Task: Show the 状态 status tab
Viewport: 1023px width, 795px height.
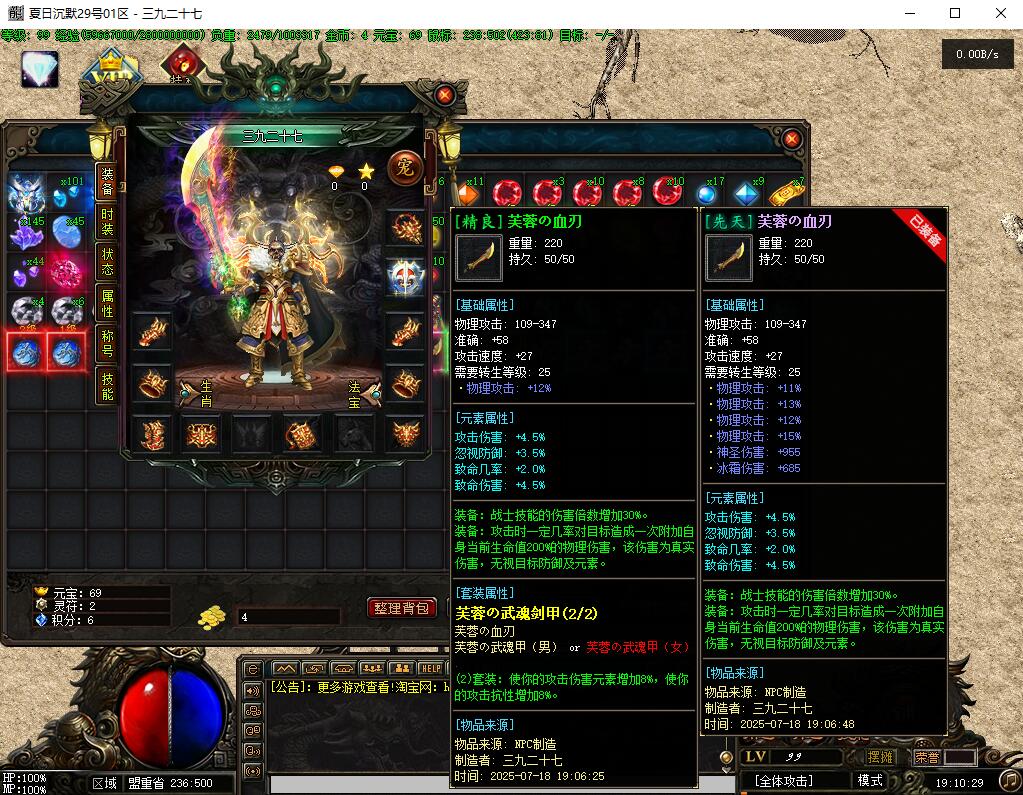Action: (x=108, y=262)
